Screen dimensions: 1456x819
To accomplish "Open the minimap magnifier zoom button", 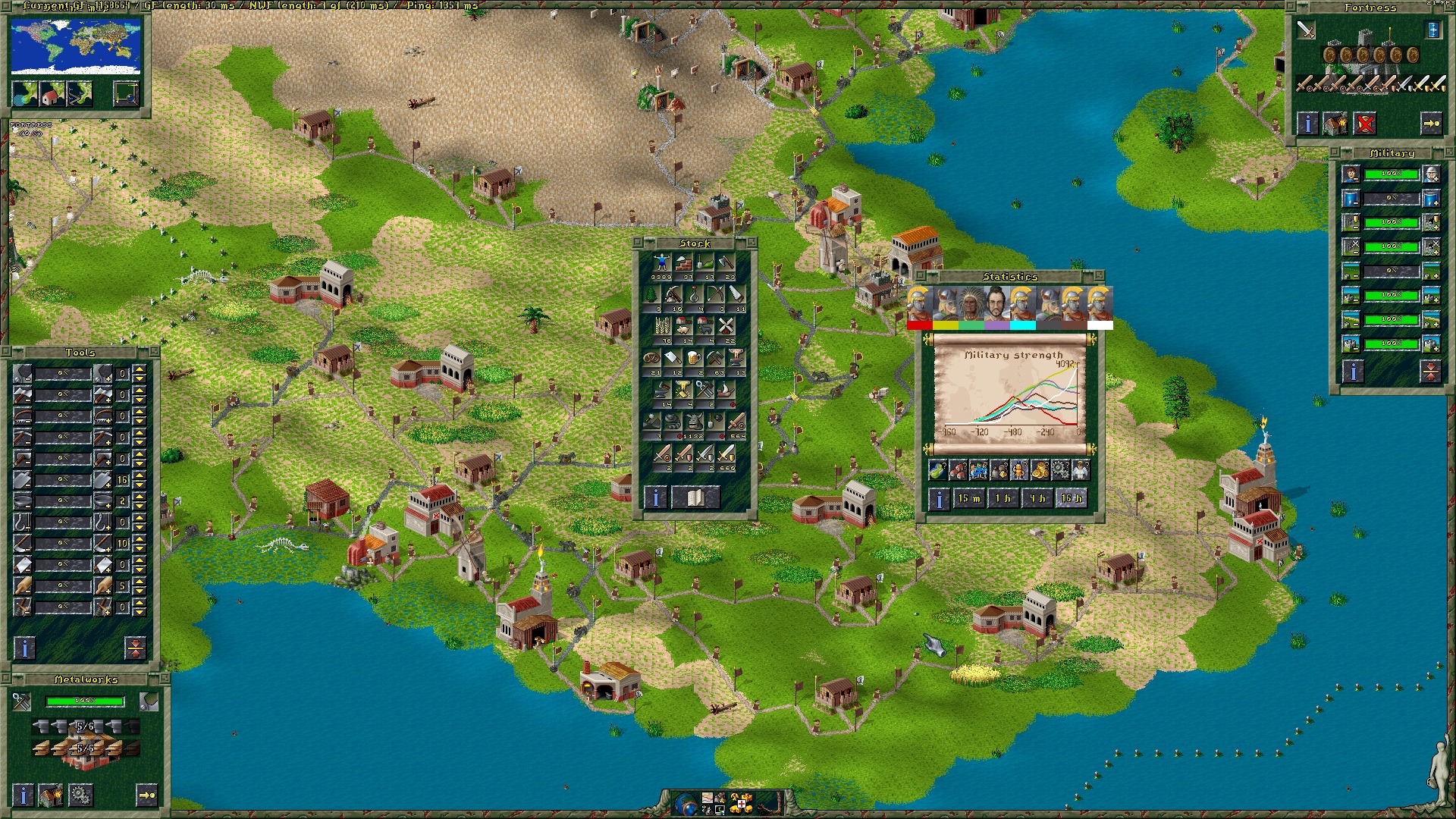I will point(126,94).
